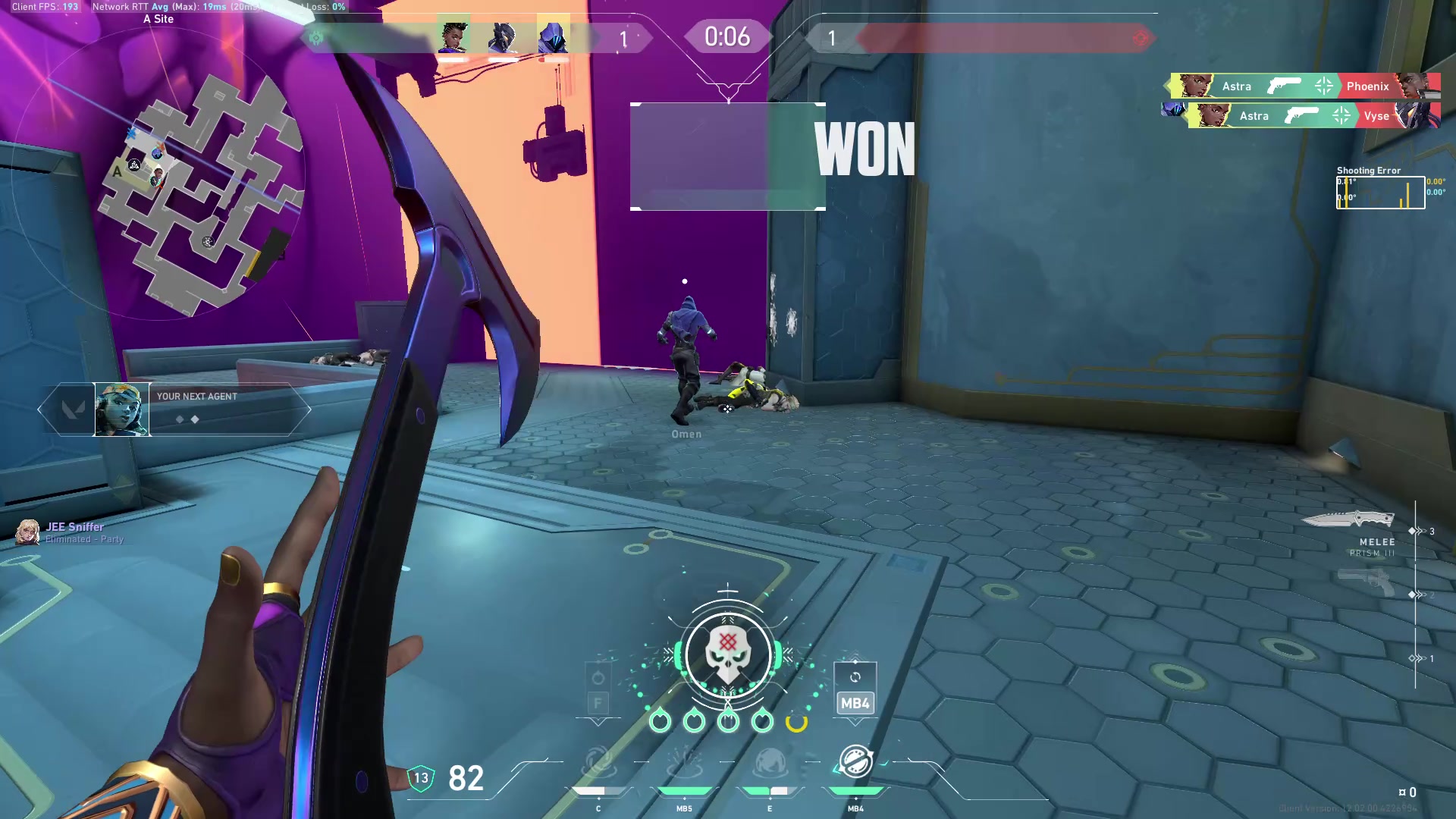The image size is (1456, 819).
Task: Select the skull ultimate icon
Action: (728, 654)
